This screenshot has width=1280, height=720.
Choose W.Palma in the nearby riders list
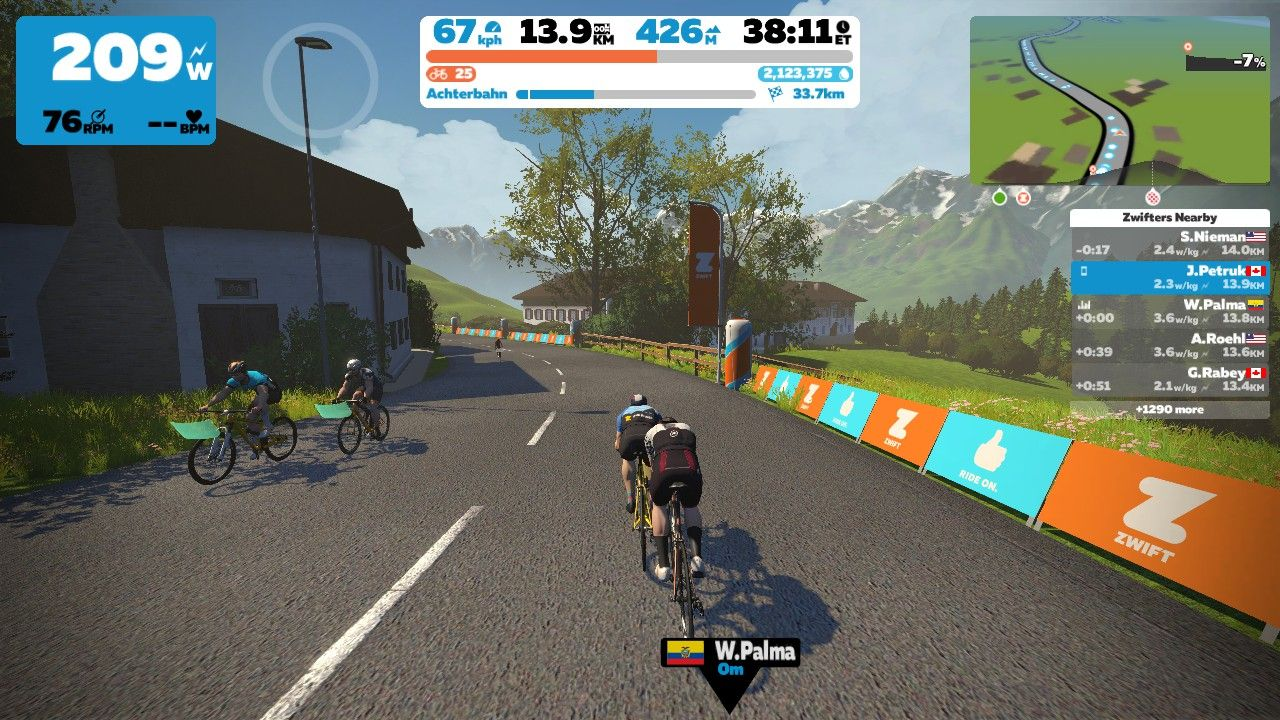tap(1169, 311)
